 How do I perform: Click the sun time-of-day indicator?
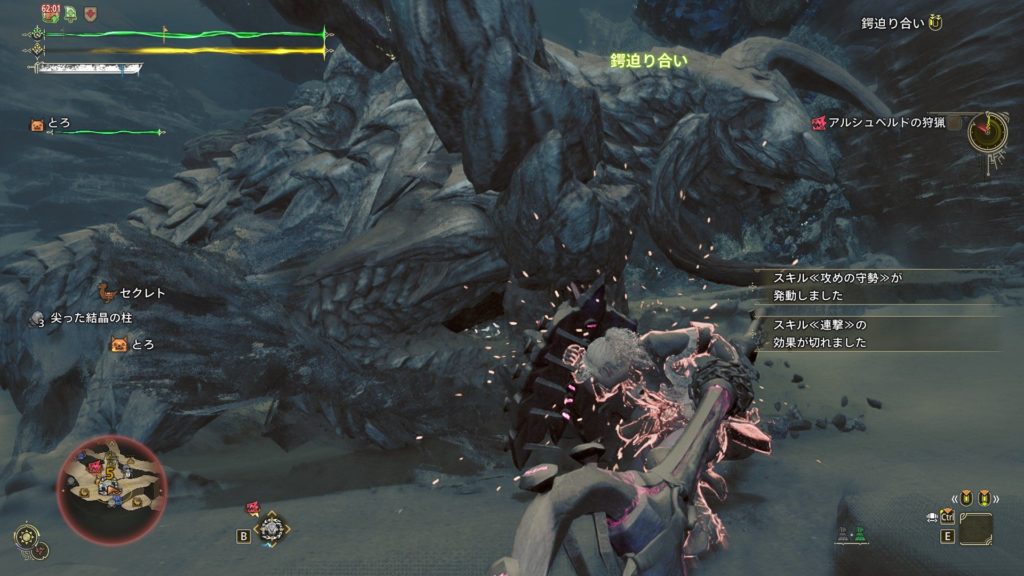[x=24, y=536]
